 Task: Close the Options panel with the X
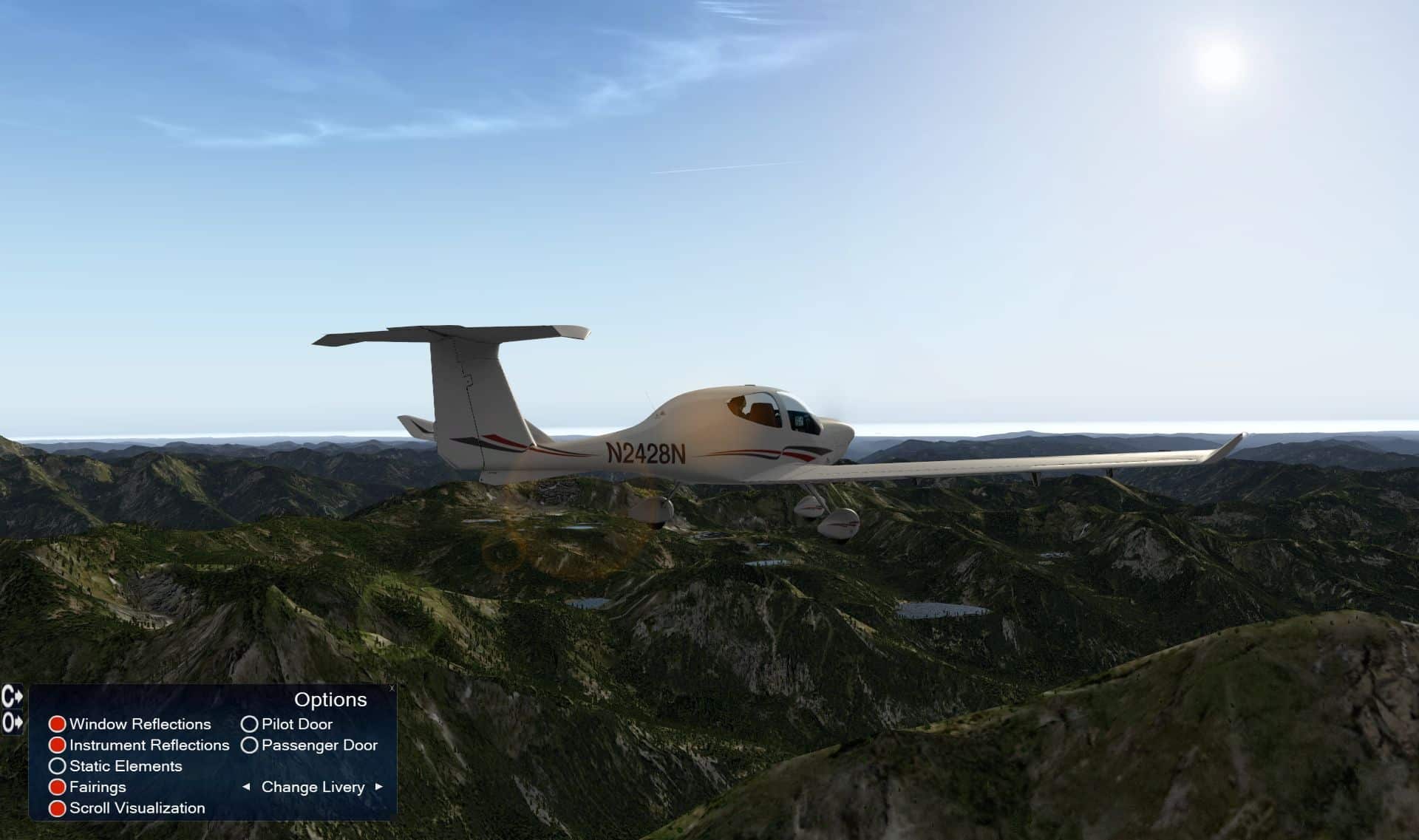pos(392,689)
